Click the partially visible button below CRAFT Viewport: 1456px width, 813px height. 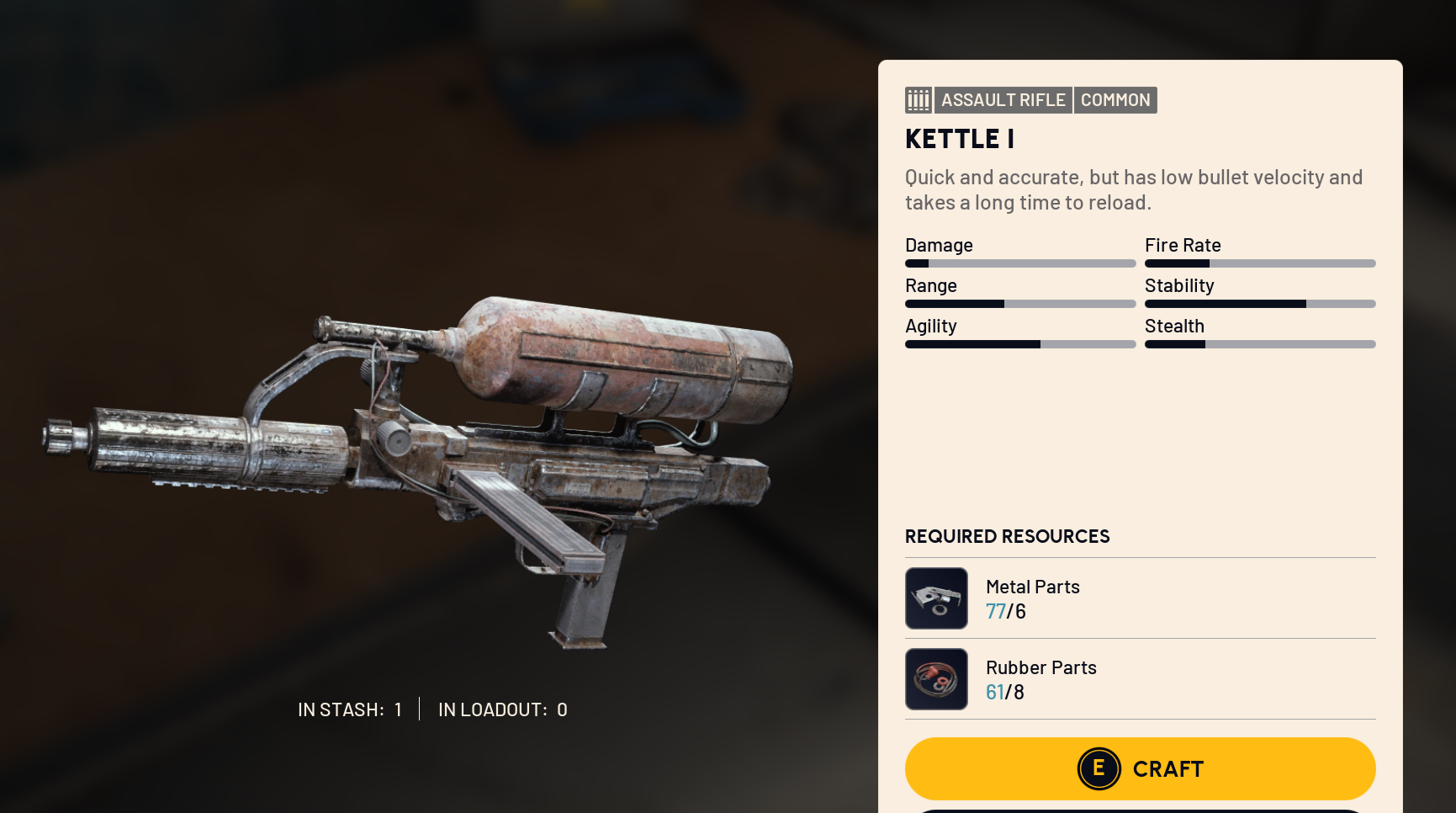pyautogui.click(x=1141, y=809)
